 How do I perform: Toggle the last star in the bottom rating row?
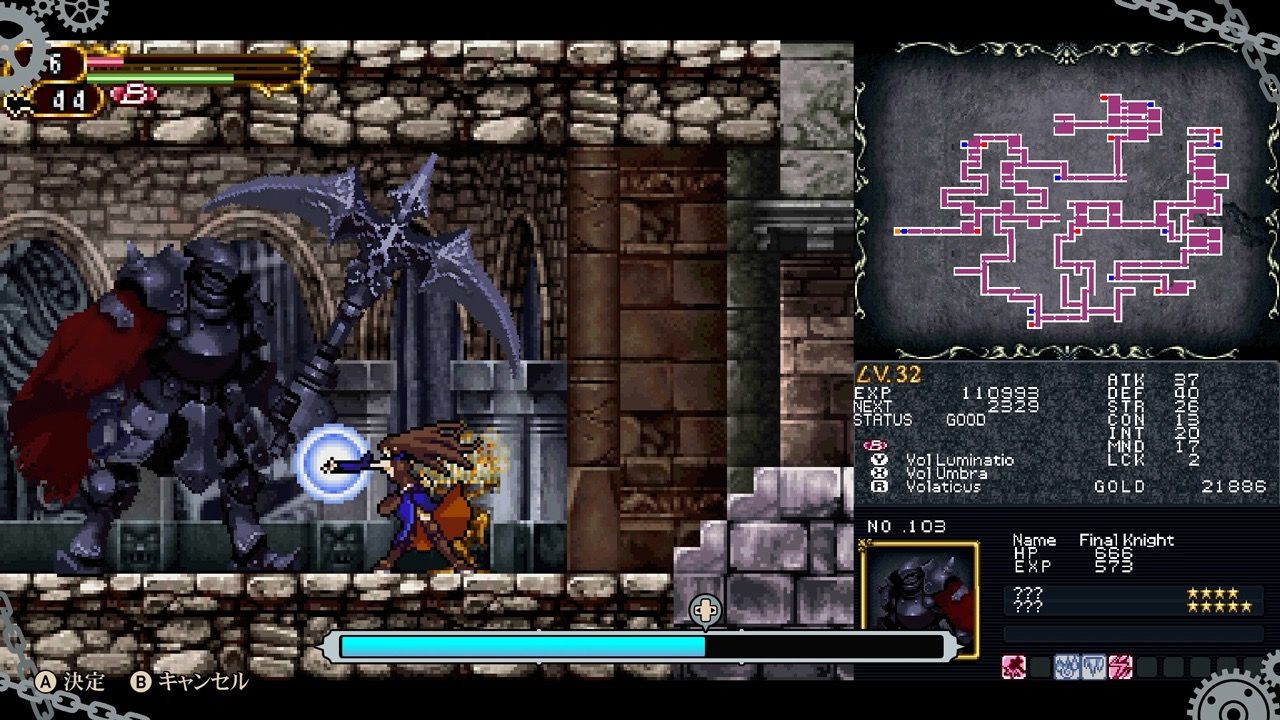(1247, 608)
